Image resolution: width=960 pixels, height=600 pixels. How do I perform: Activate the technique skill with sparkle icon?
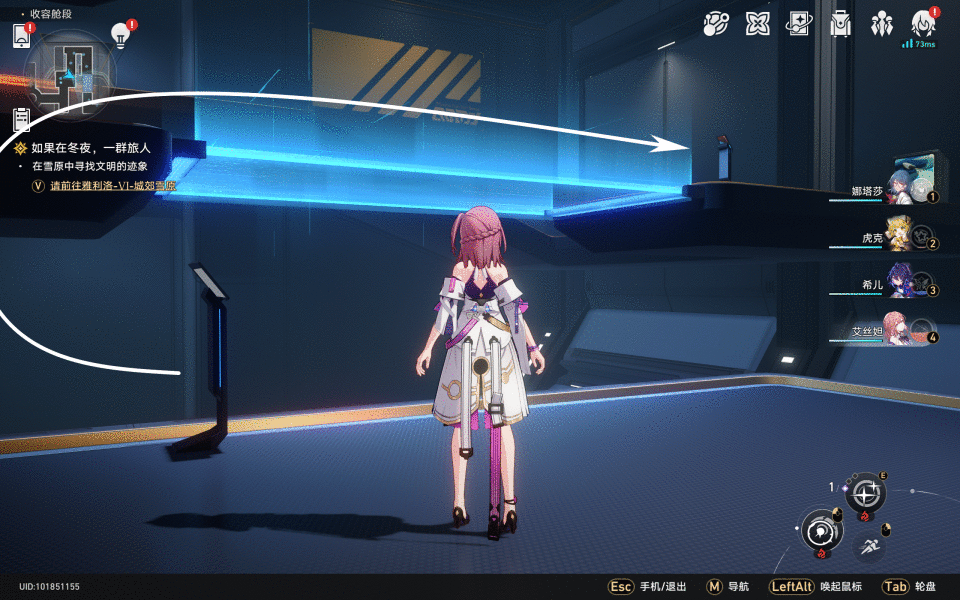point(866,493)
